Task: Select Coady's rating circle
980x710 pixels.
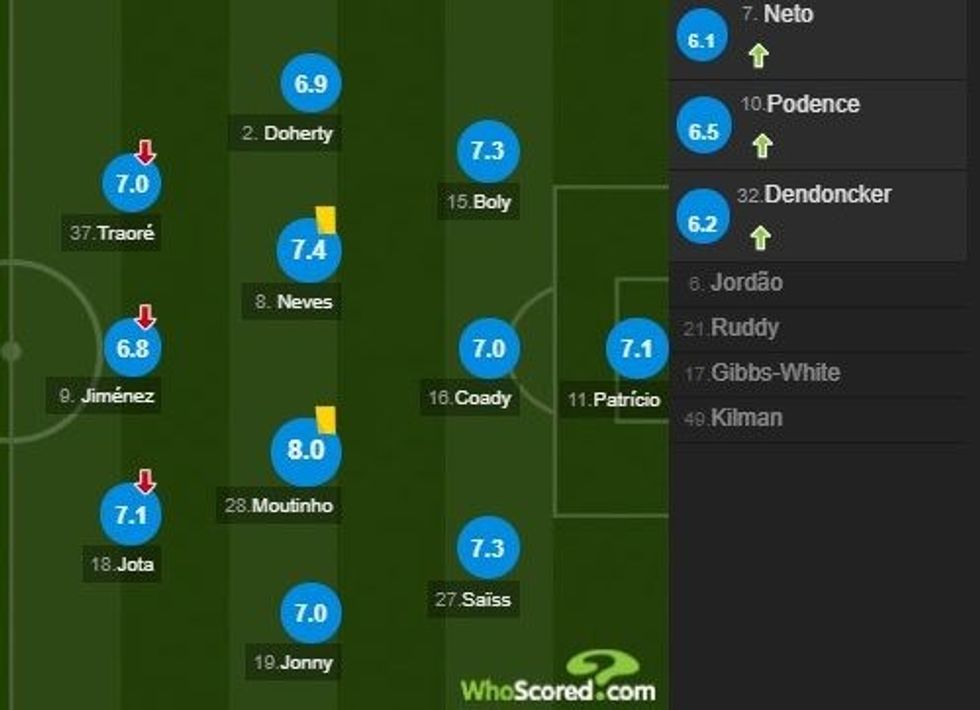Action: [489, 349]
